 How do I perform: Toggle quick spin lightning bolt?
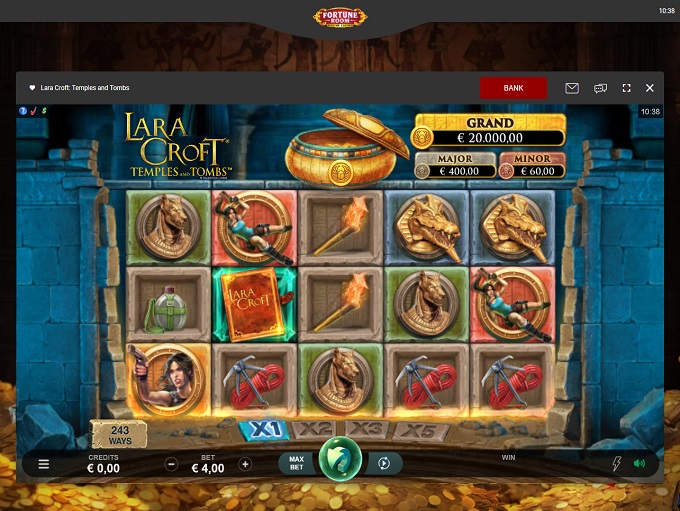(616, 464)
